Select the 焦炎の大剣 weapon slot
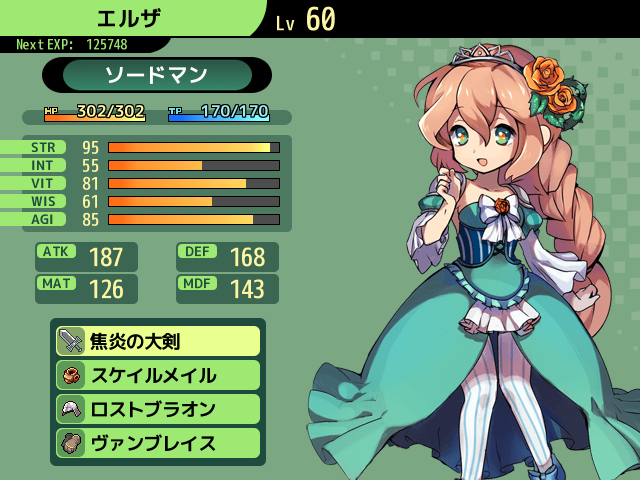 [158, 341]
